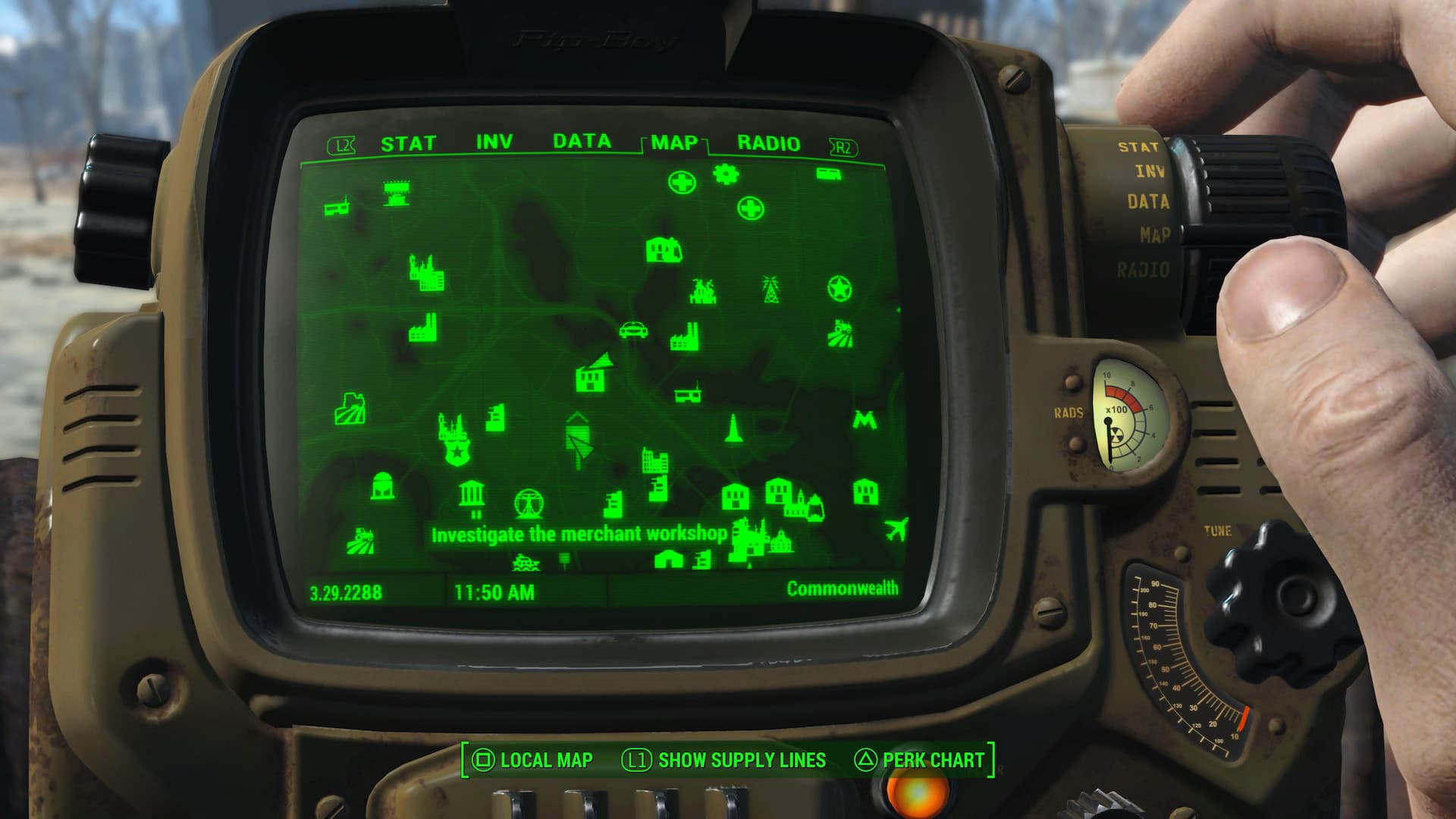Select the Investigate the merchant workshop quest marker
The width and height of the screenshot is (1456, 819).
click(581, 533)
